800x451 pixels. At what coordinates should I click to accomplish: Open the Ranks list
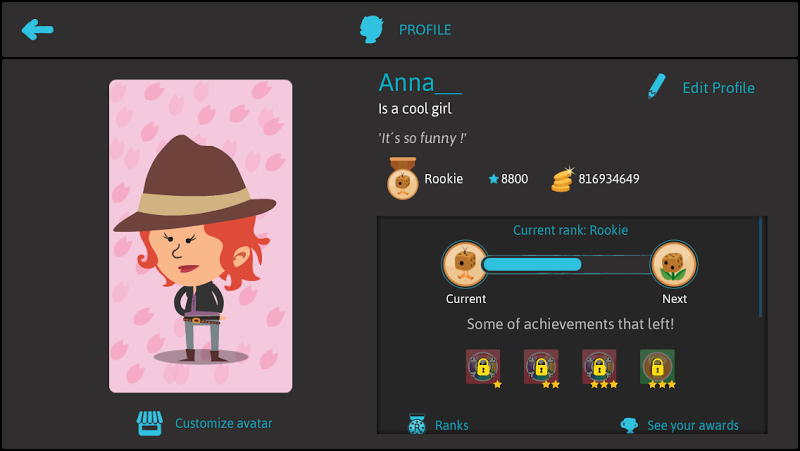coord(438,425)
